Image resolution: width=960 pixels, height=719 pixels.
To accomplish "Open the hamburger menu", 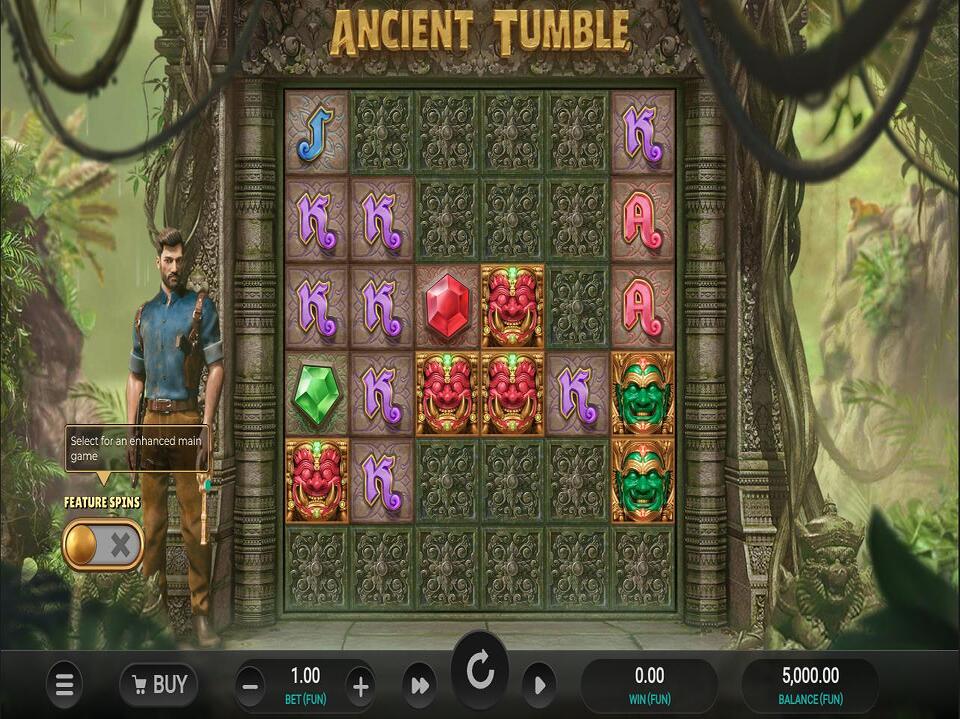I will point(65,685).
